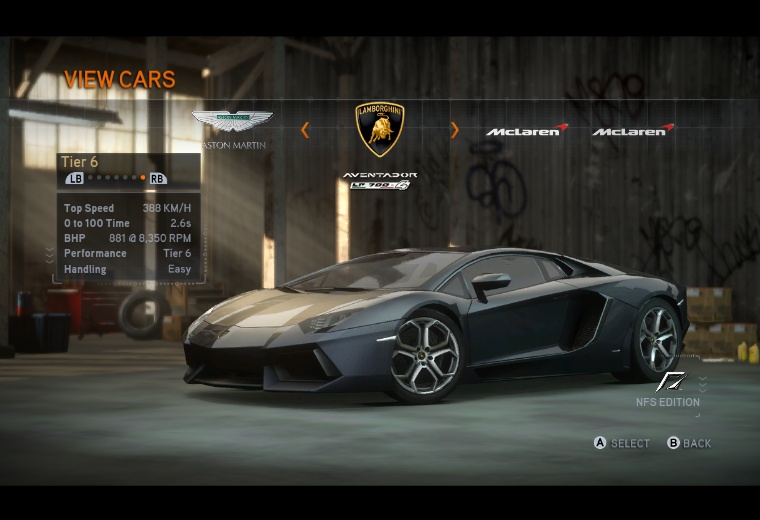The height and width of the screenshot is (520, 760).
Task: Pick the Aventador LP 700-4 model label
Action: [x=380, y=180]
